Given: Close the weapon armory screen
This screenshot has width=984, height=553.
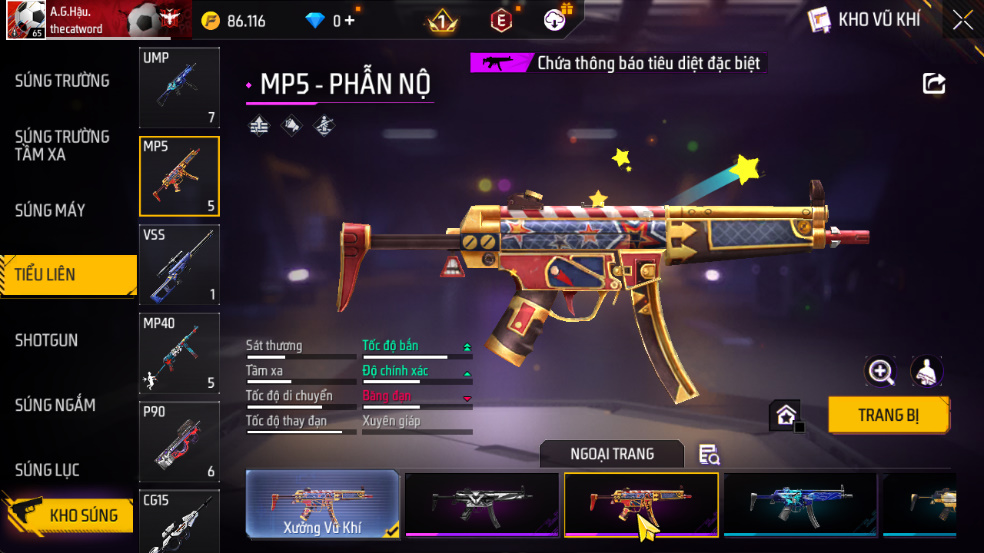Looking at the screenshot, I should [962, 20].
